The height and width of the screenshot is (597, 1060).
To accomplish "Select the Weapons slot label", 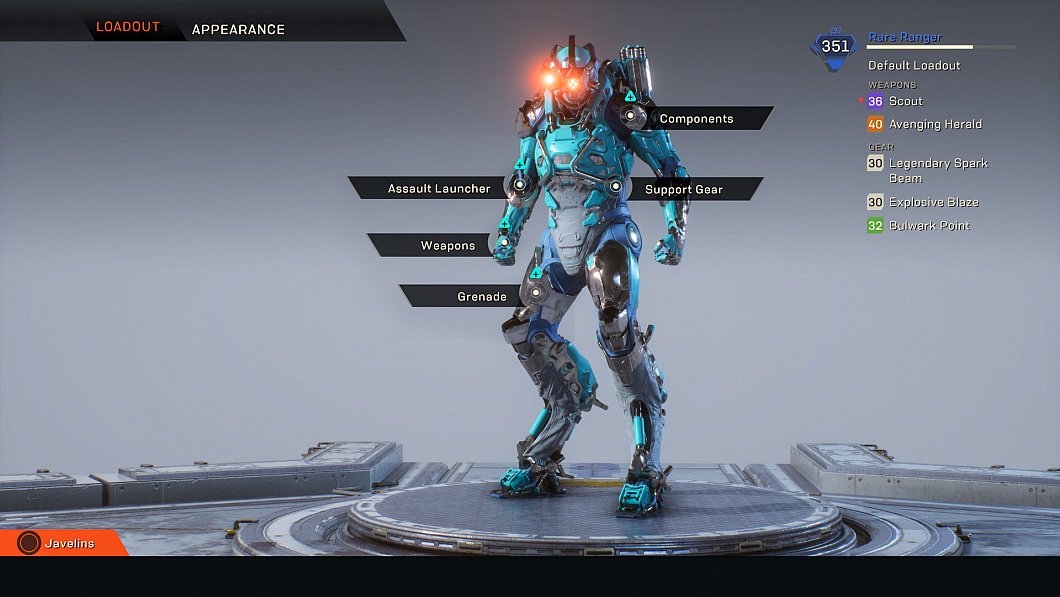I will pos(447,246).
